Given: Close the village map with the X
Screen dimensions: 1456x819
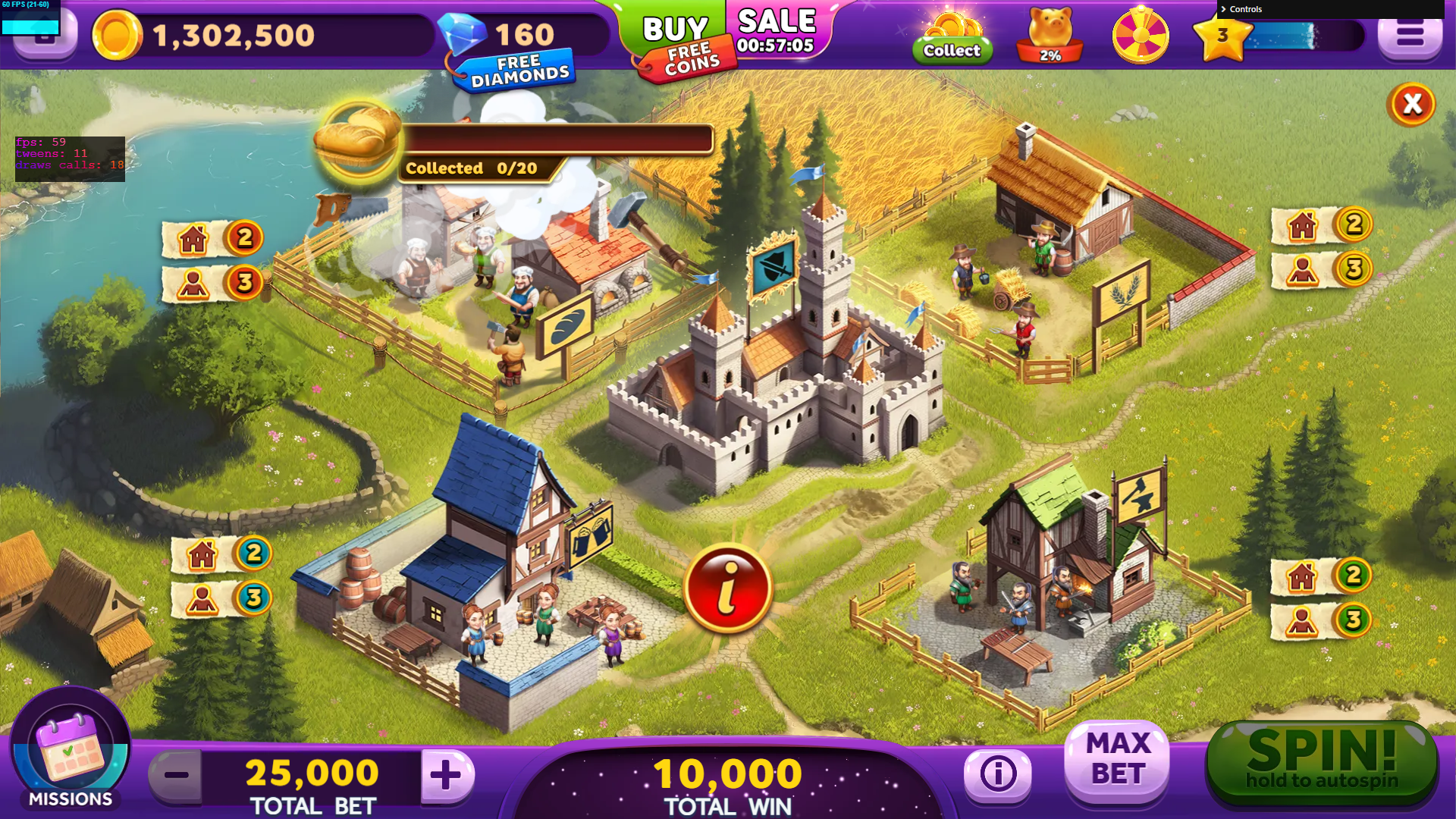Looking at the screenshot, I should pos(1411,104).
